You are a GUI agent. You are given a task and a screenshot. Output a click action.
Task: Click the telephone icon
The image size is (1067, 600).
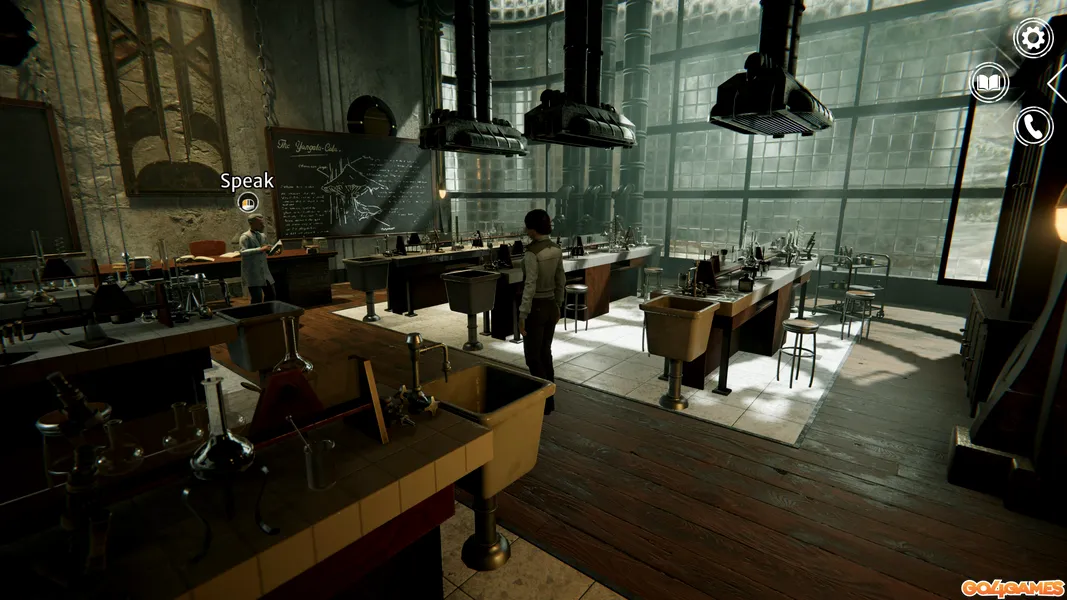tap(1033, 126)
